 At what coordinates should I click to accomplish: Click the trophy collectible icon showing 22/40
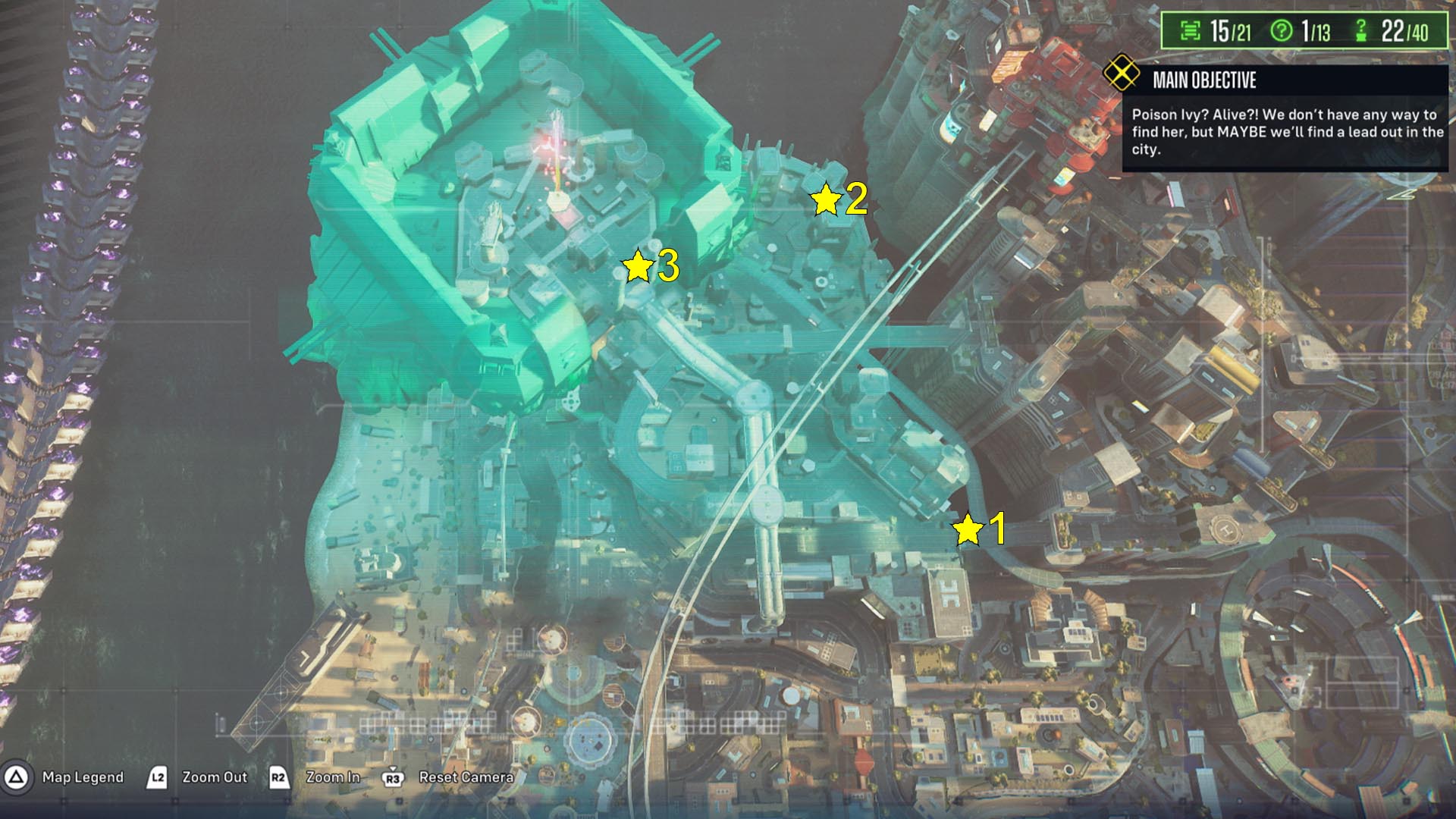click(1360, 30)
